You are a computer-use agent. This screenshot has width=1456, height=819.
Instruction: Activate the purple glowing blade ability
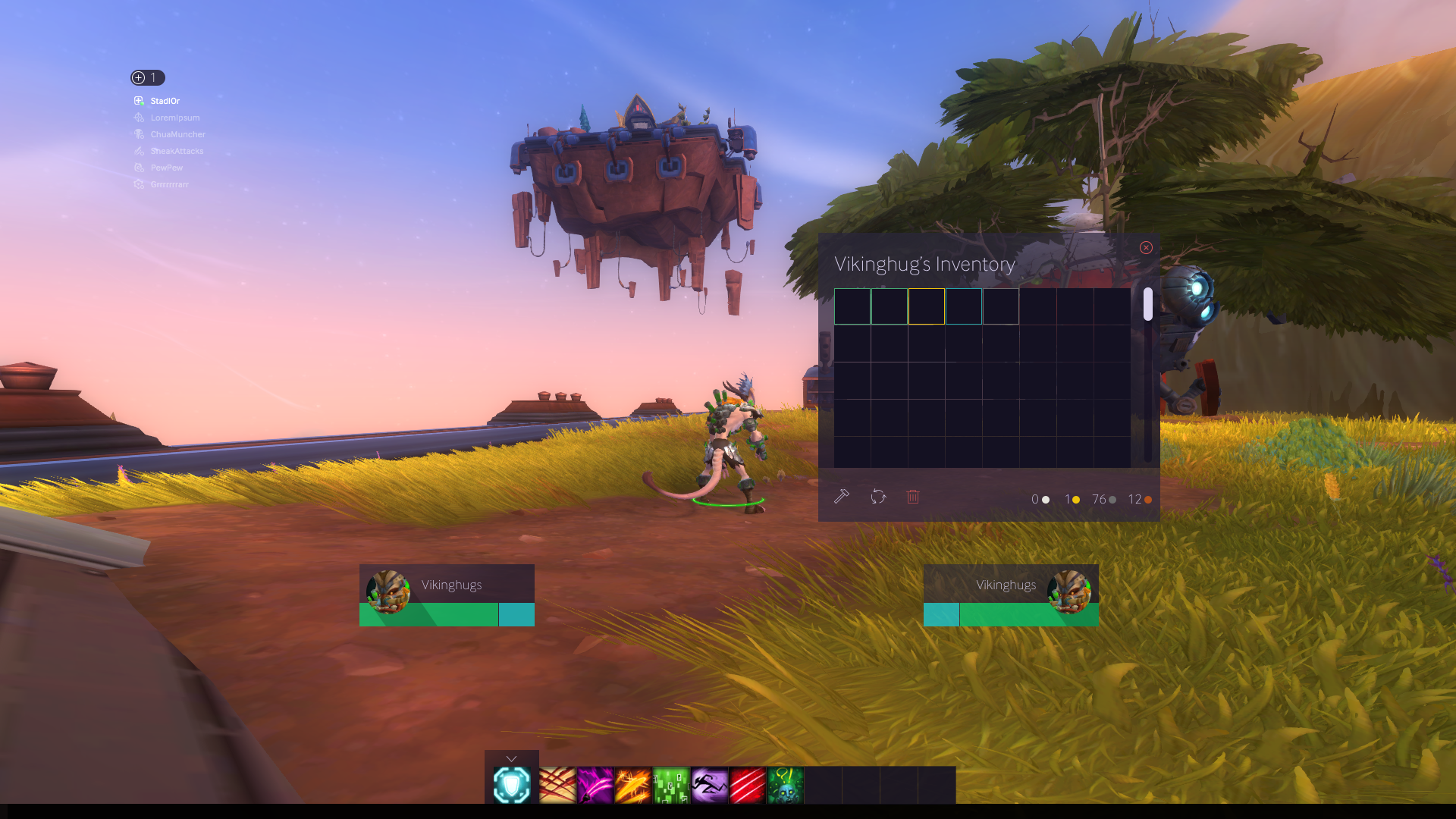(x=595, y=785)
